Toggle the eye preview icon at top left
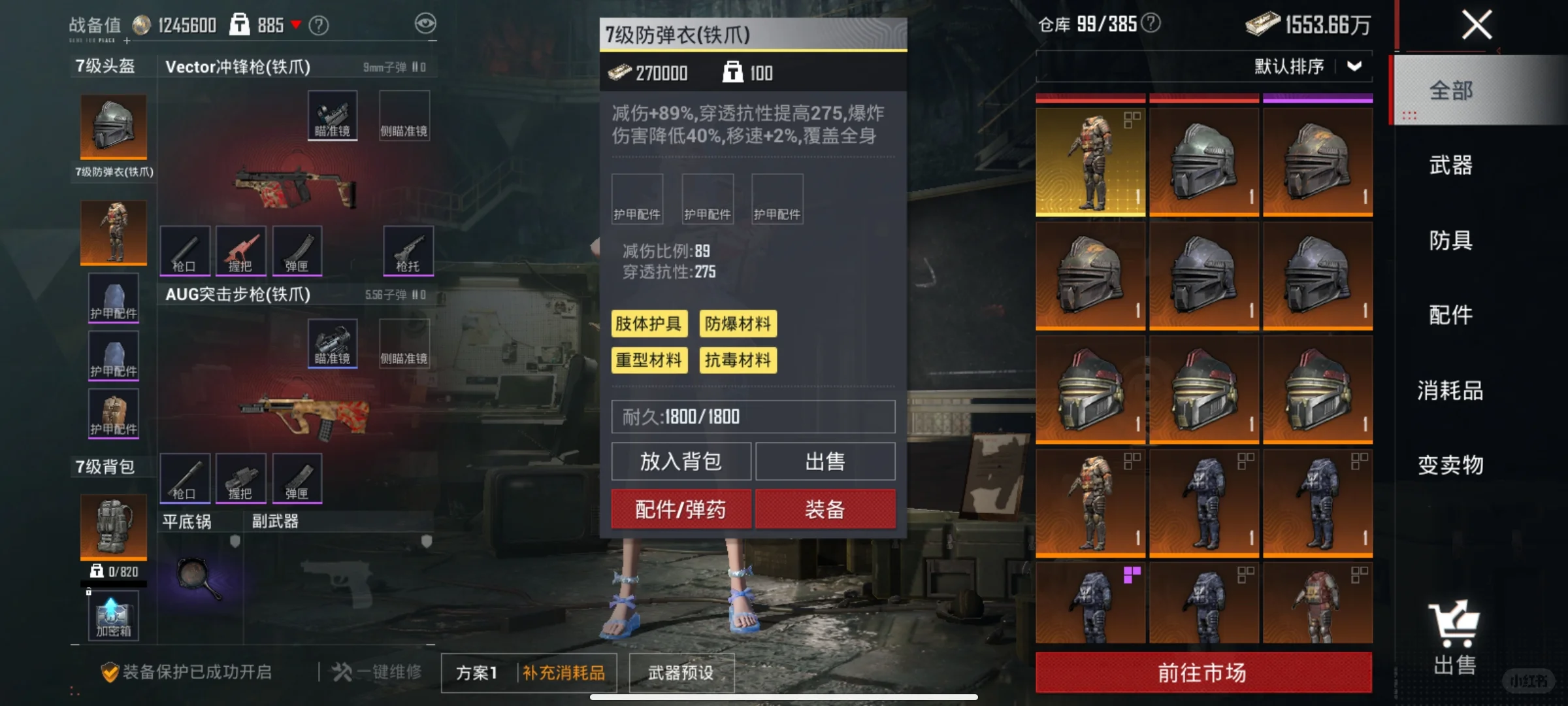This screenshot has height=706, width=1568. pos(425,24)
